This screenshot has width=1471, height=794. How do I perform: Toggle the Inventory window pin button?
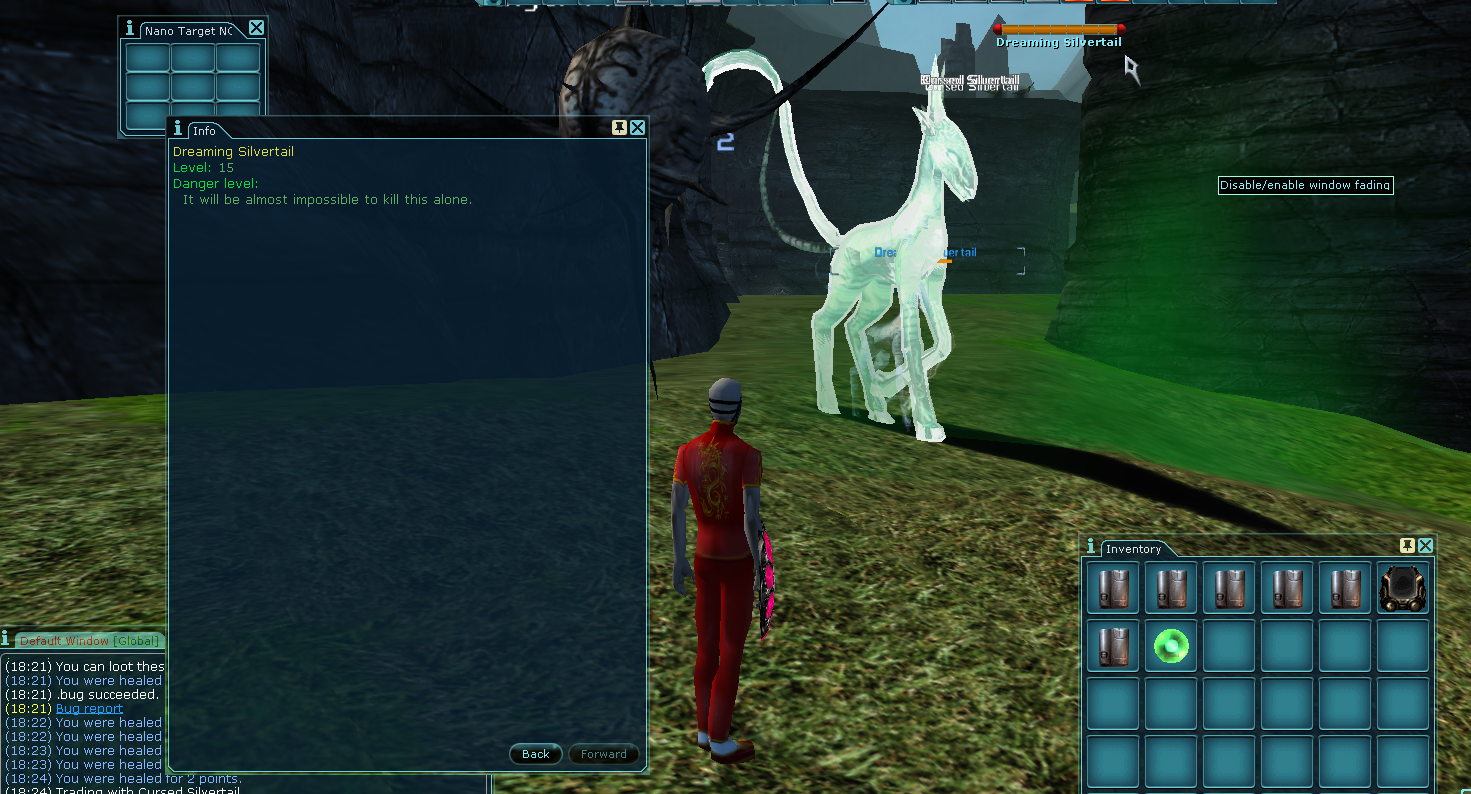coord(1408,545)
